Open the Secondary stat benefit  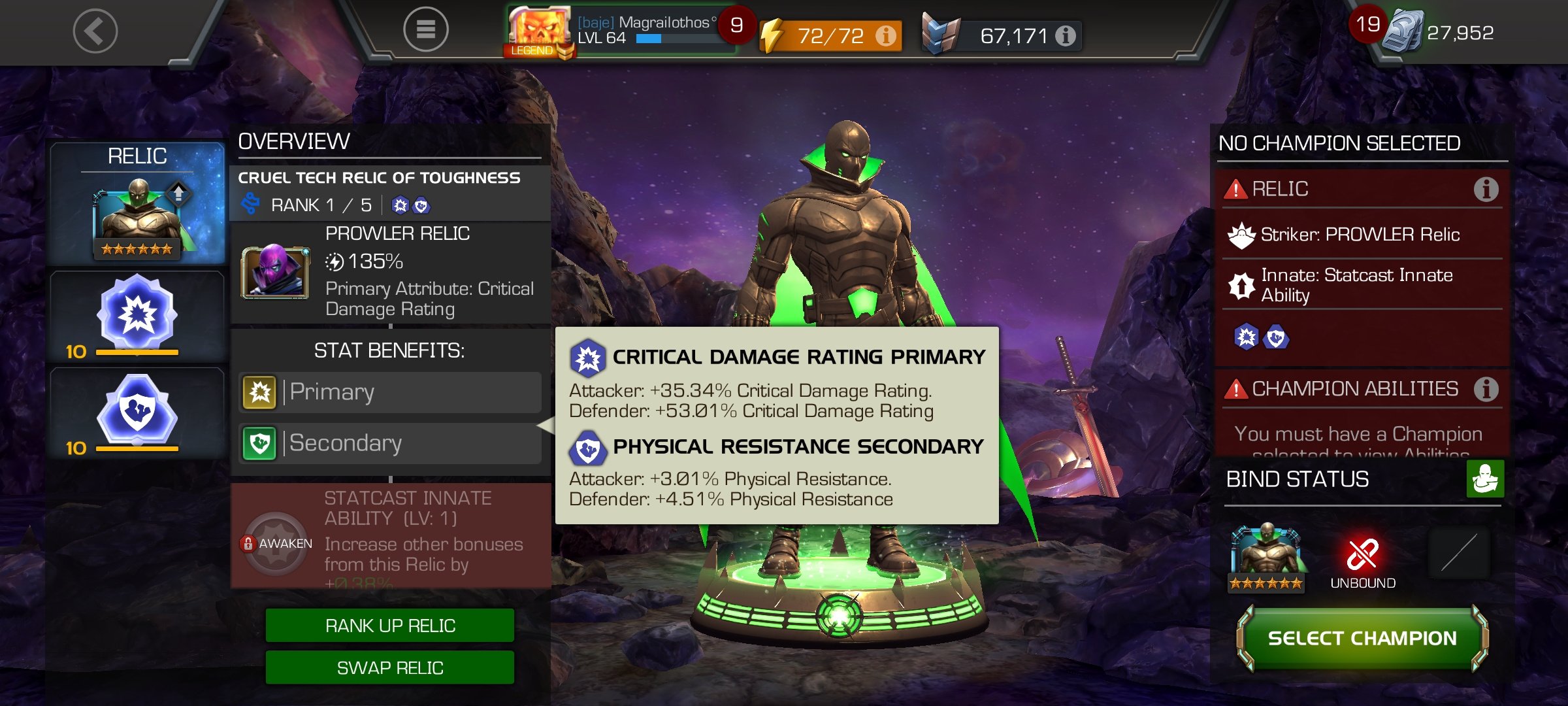pos(390,443)
